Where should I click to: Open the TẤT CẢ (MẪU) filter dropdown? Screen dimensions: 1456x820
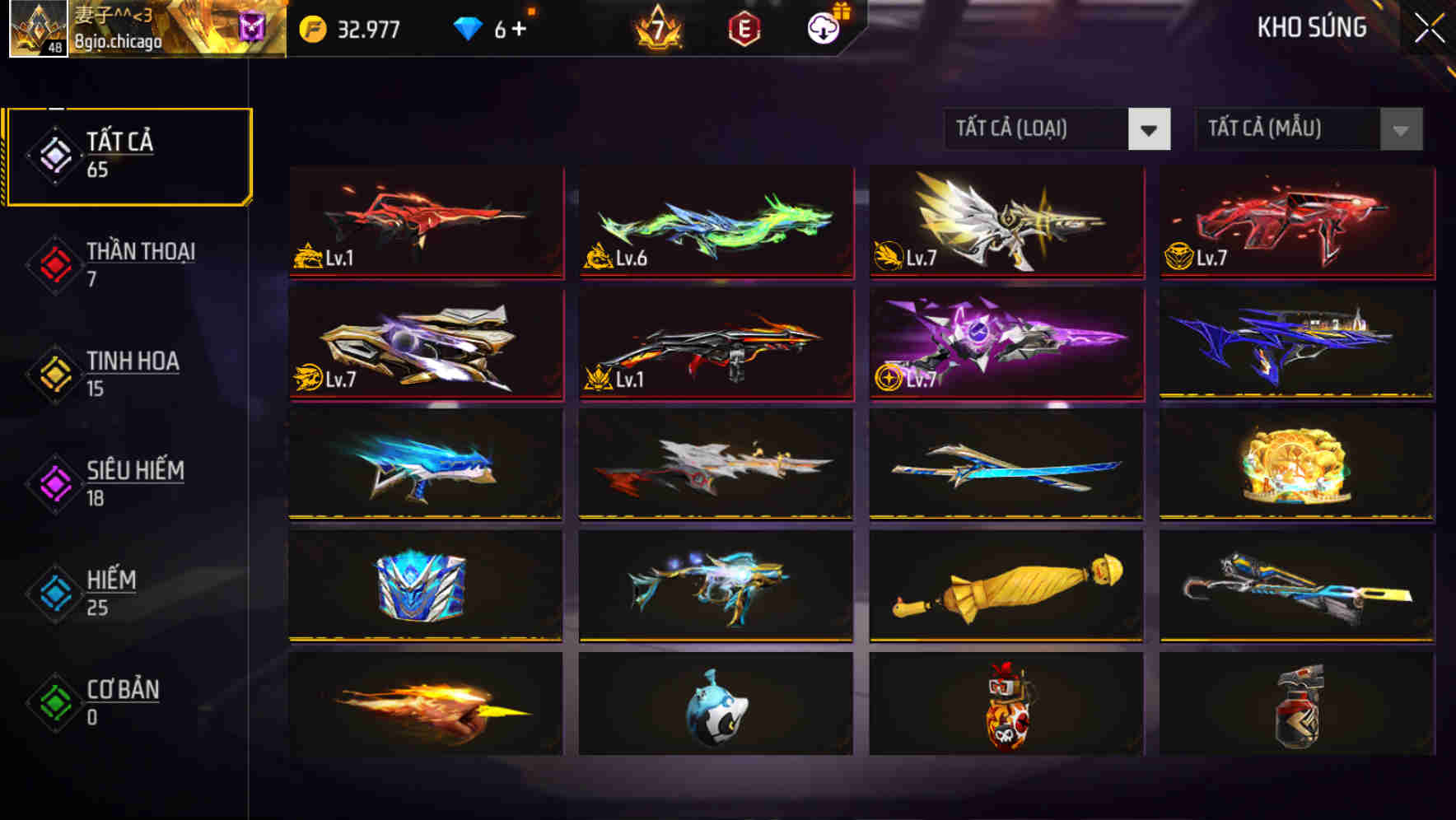coord(1308,129)
